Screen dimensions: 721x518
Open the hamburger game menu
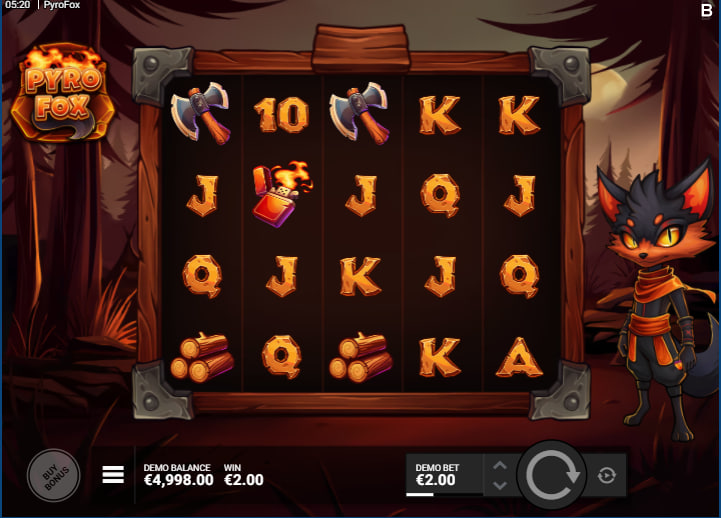click(113, 475)
